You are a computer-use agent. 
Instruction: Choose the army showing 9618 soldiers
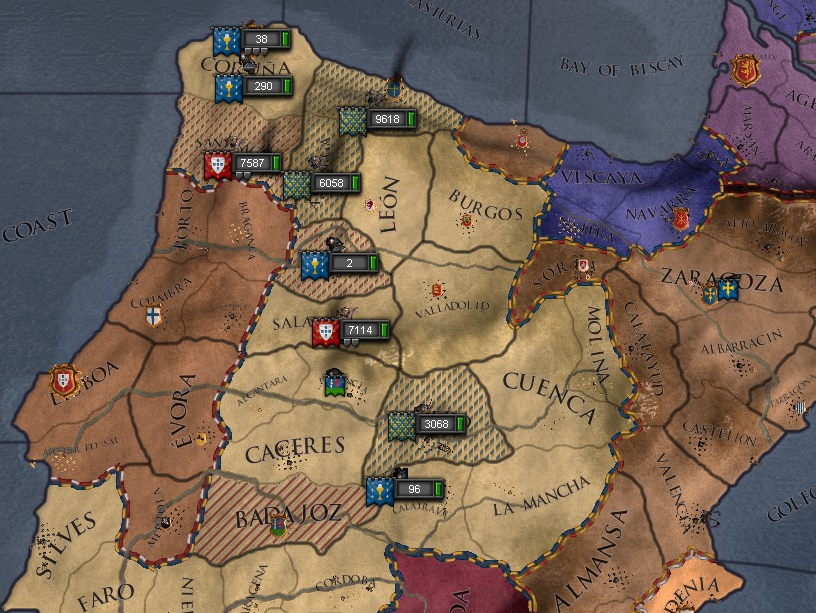tap(385, 119)
